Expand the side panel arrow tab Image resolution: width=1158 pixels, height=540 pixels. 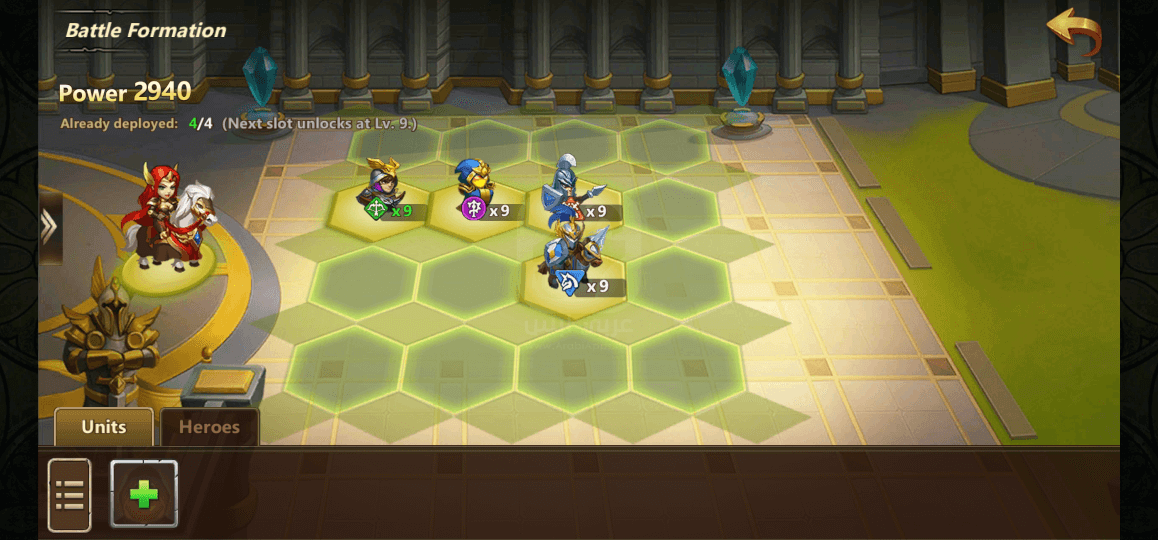pos(49,227)
